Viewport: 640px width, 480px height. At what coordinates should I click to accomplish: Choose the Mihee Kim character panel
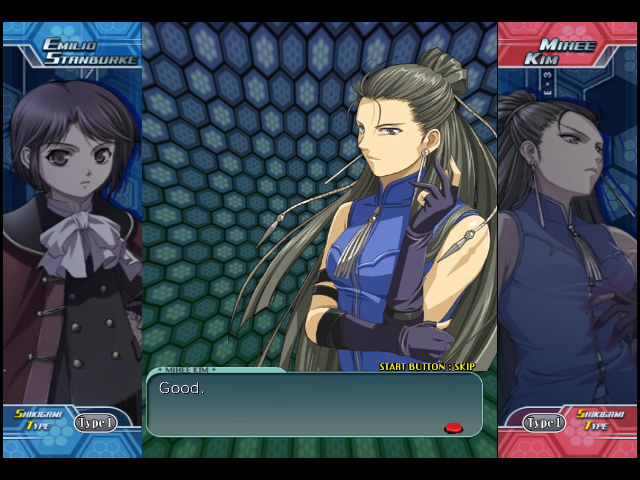[567, 230]
